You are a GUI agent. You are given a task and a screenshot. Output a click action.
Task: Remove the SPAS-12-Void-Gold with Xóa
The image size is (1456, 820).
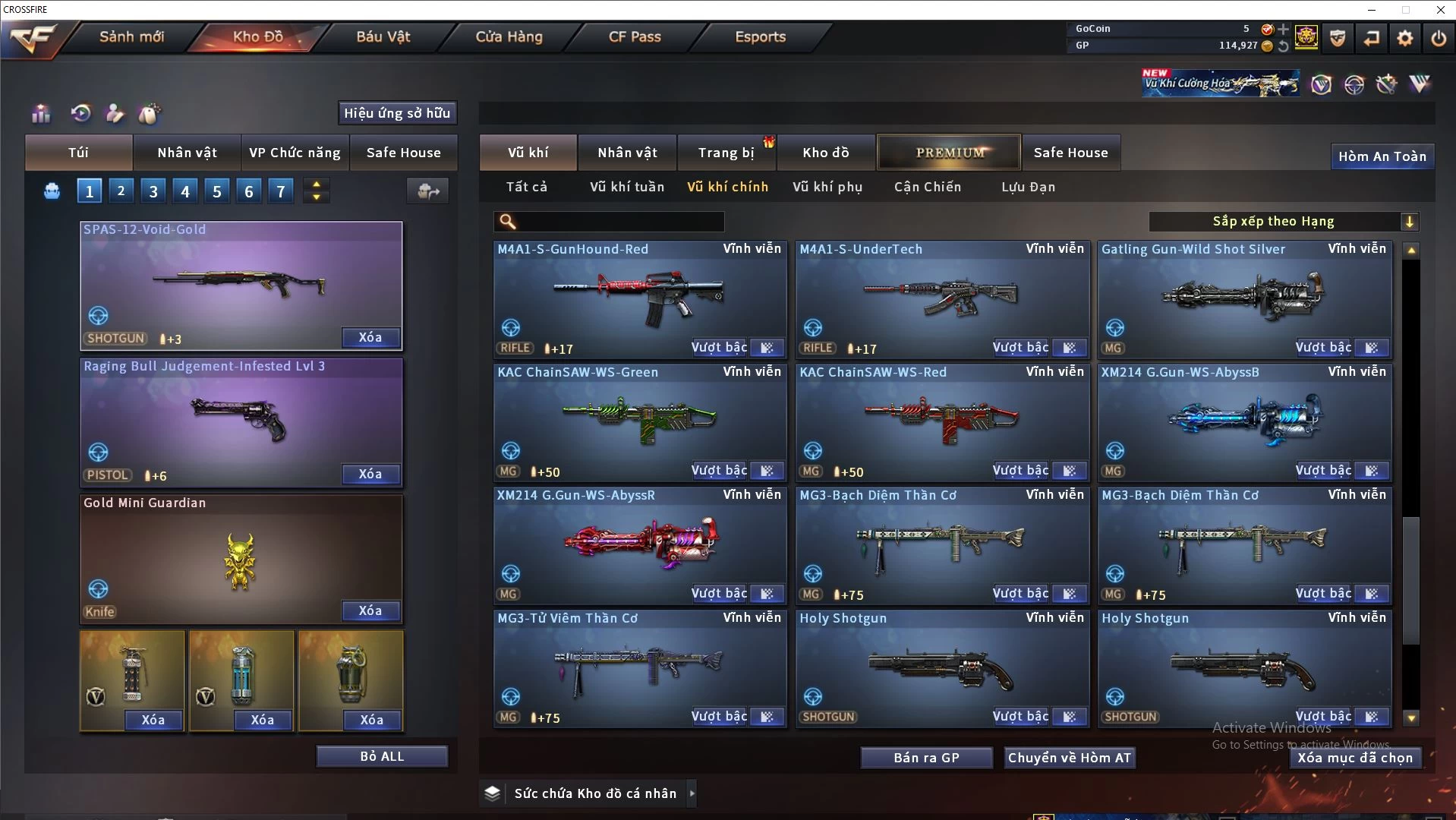(370, 338)
